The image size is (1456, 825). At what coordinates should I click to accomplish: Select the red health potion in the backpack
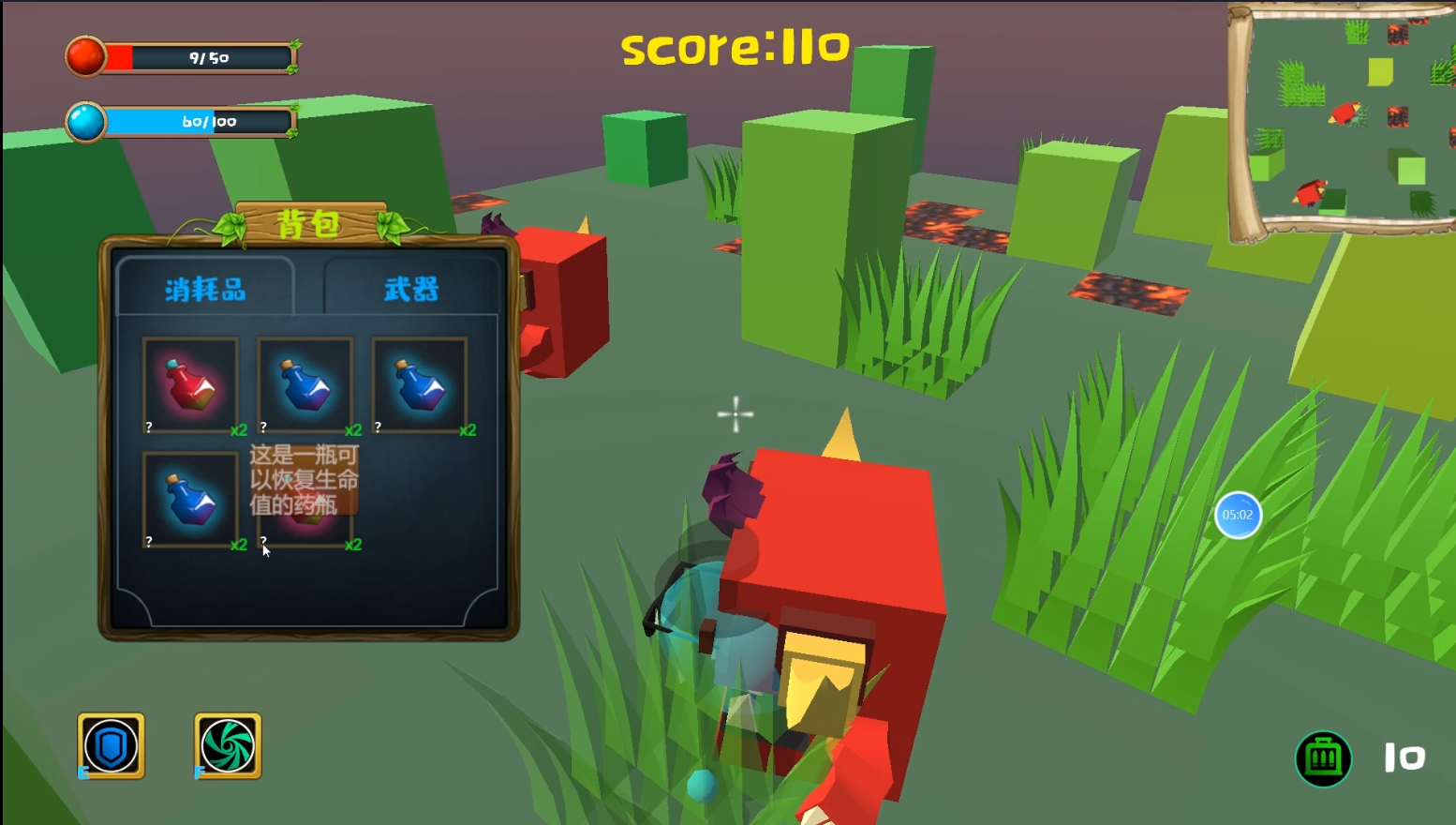pyautogui.click(x=190, y=382)
